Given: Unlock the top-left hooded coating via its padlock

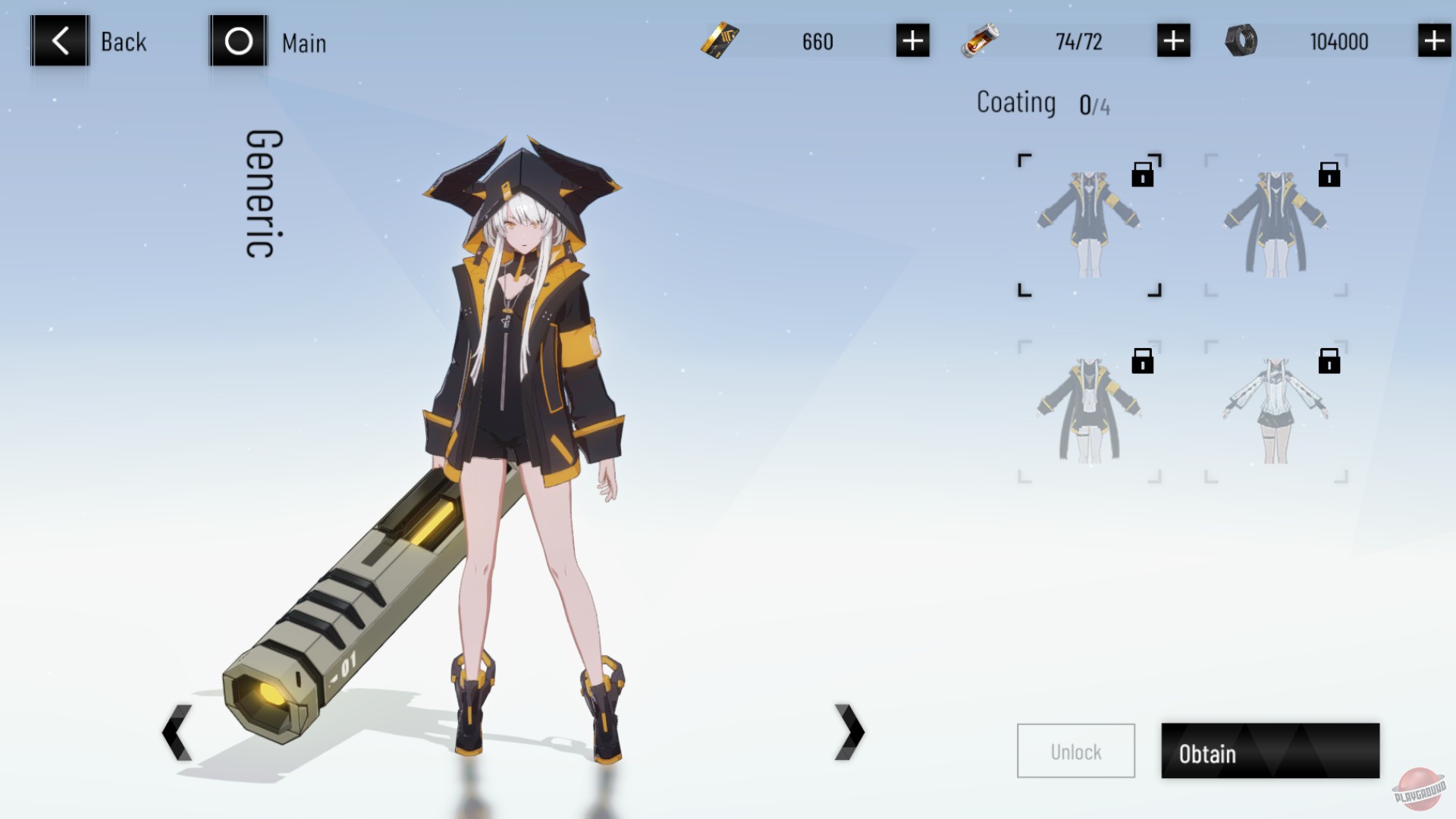Looking at the screenshot, I should (1143, 174).
